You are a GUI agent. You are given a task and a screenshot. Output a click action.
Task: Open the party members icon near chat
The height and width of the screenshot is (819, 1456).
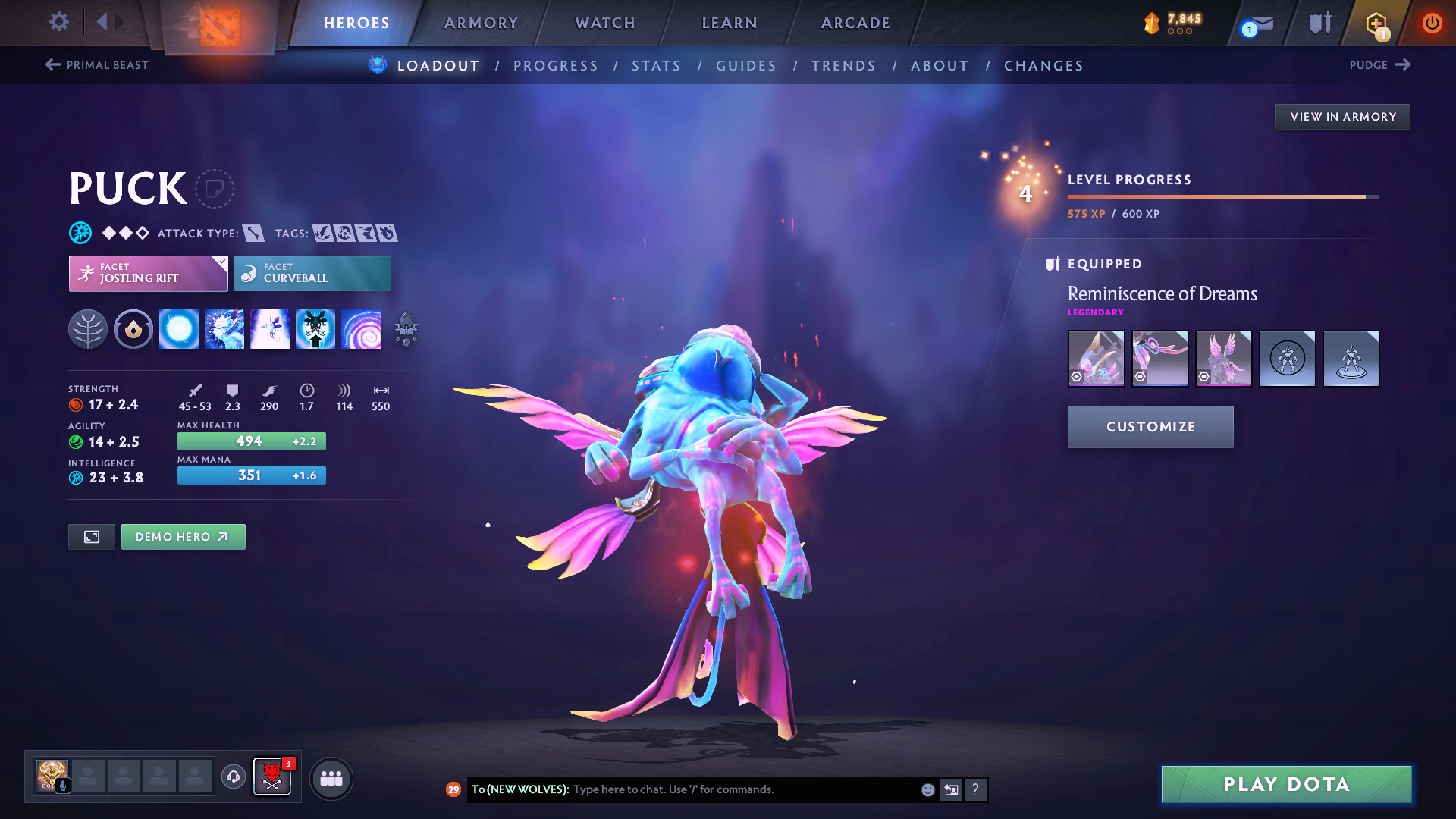click(x=331, y=778)
